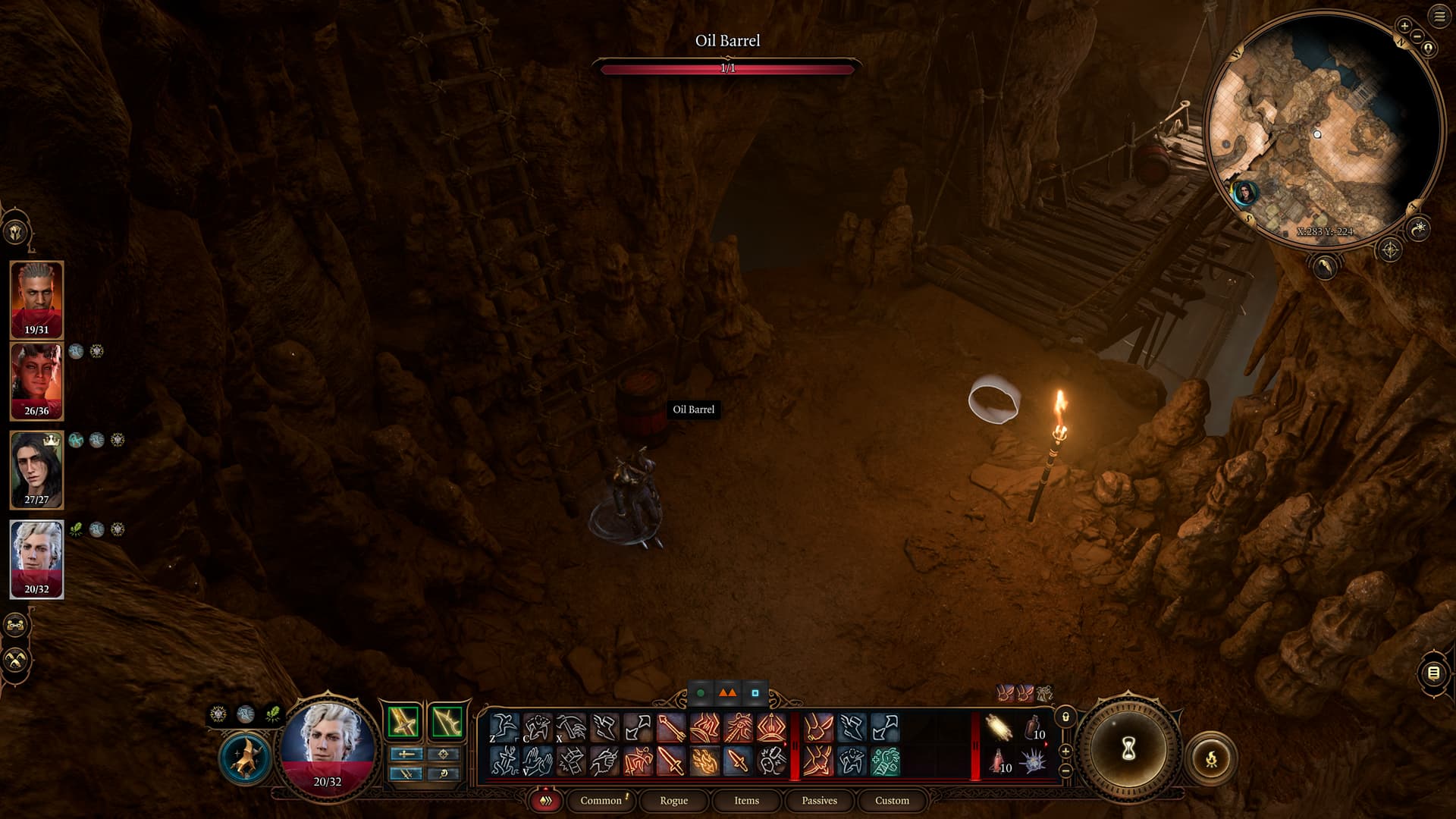Open the main menu hamburger button
This screenshot has width=1456, height=819.
point(1439,16)
